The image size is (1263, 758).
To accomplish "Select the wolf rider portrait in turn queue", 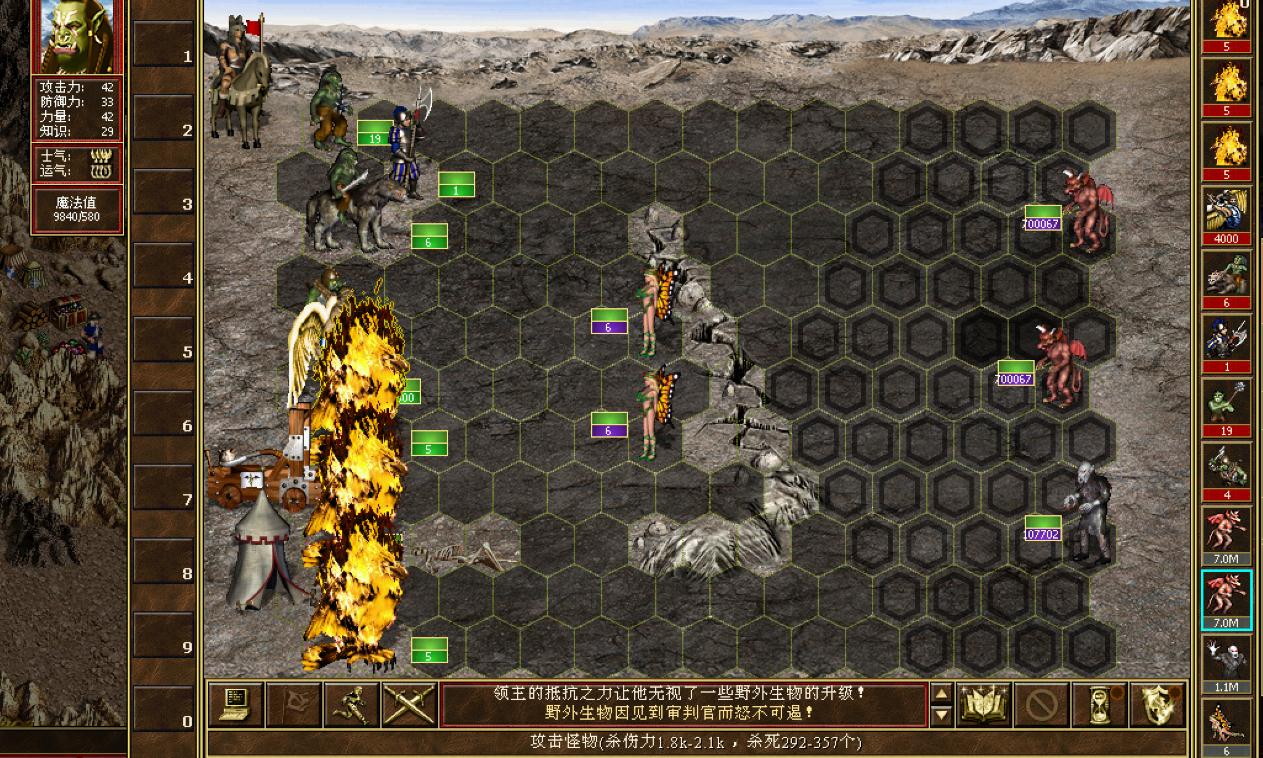I will [1226, 277].
